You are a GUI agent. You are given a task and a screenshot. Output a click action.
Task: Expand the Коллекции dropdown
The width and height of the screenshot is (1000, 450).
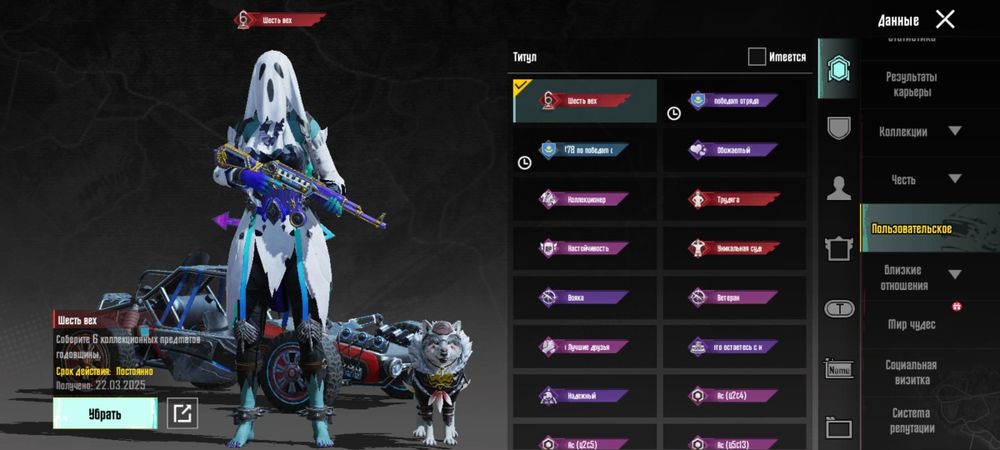[919, 132]
